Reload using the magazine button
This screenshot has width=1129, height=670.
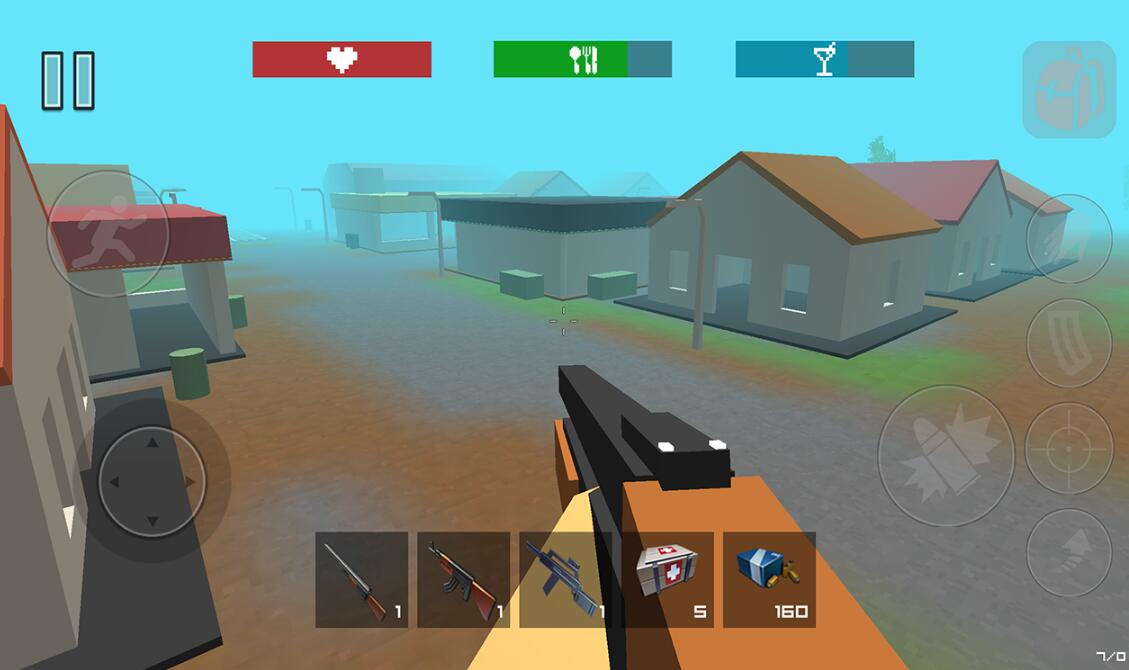1068,343
